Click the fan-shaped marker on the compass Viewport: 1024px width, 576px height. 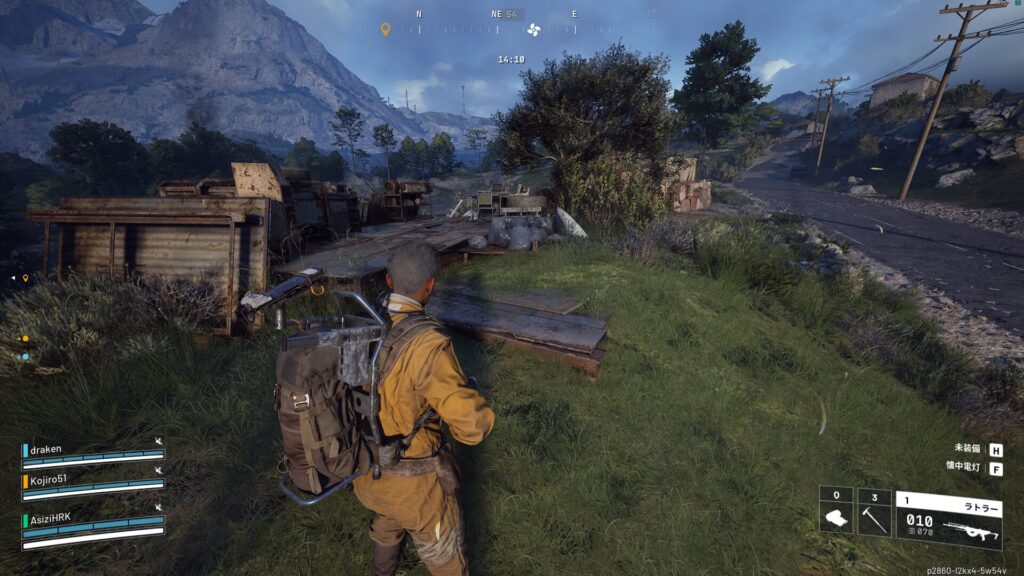tap(533, 29)
